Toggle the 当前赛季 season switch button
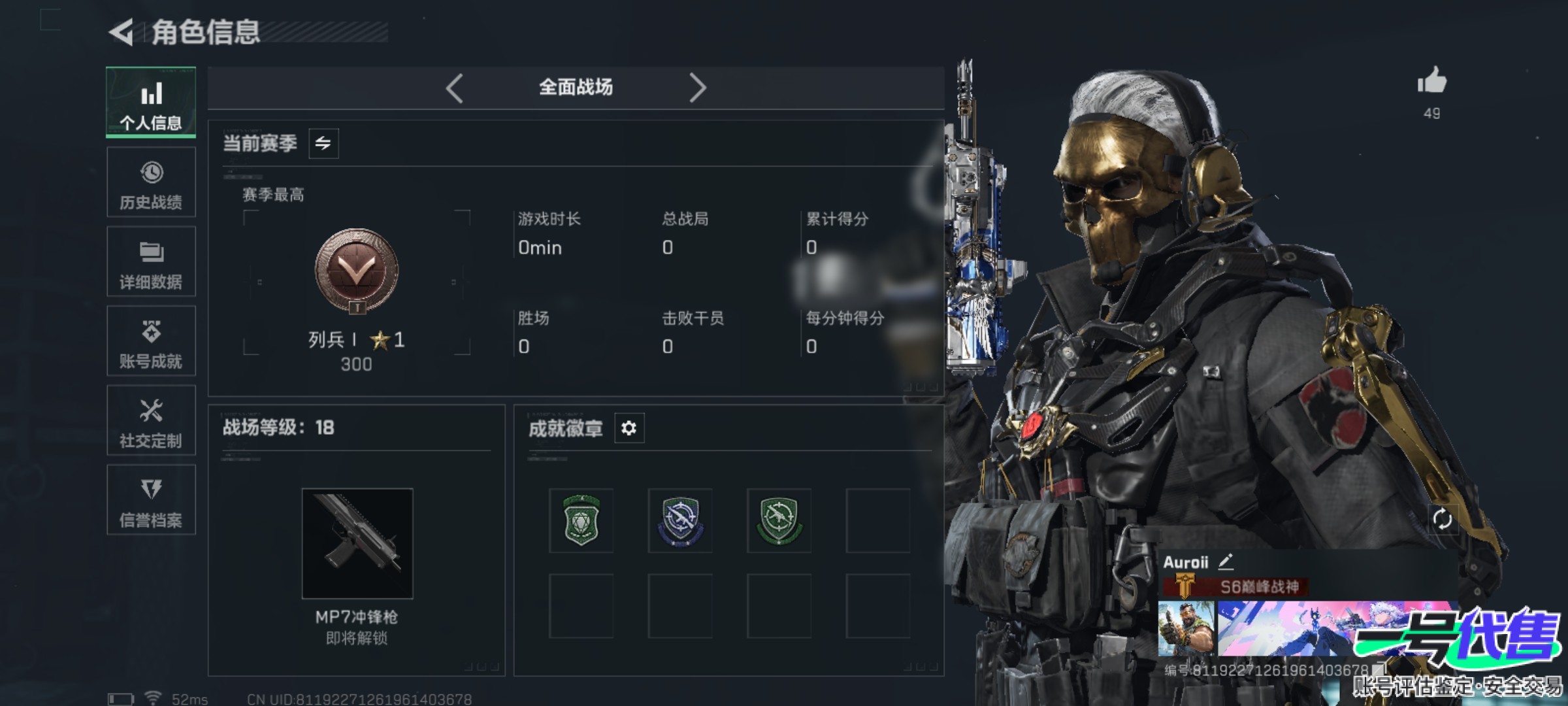1568x706 pixels. (x=323, y=143)
